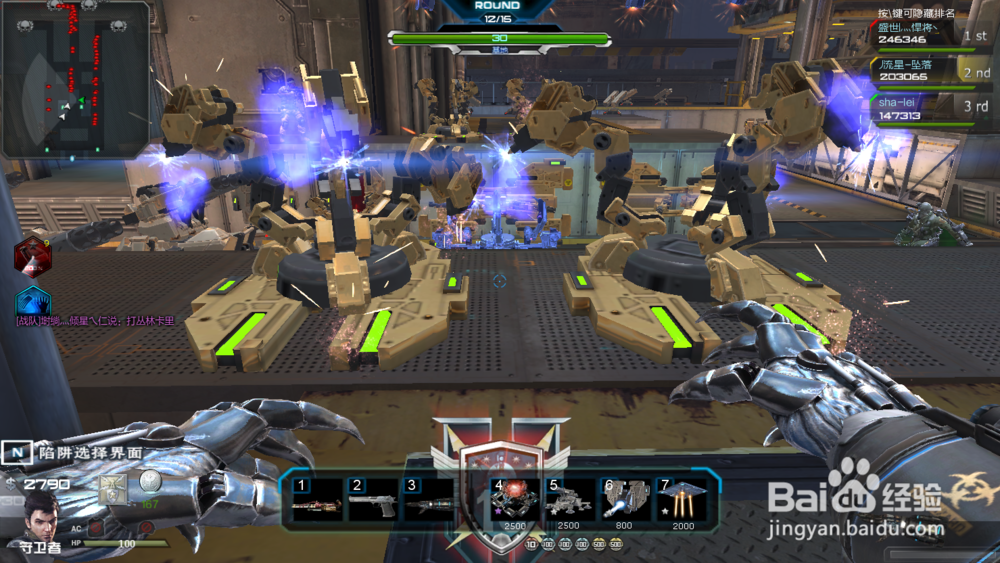The image size is (1000, 563).
Task: Click the medal badge item icon
Action: [x=113, y=488]
